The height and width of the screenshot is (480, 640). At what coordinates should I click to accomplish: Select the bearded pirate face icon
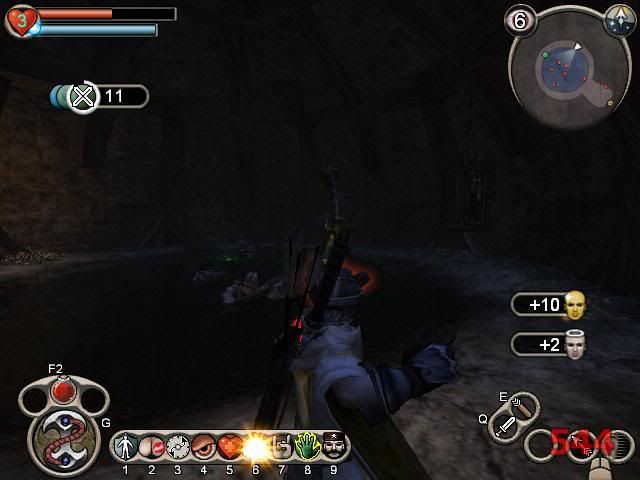tap(333, 445)
